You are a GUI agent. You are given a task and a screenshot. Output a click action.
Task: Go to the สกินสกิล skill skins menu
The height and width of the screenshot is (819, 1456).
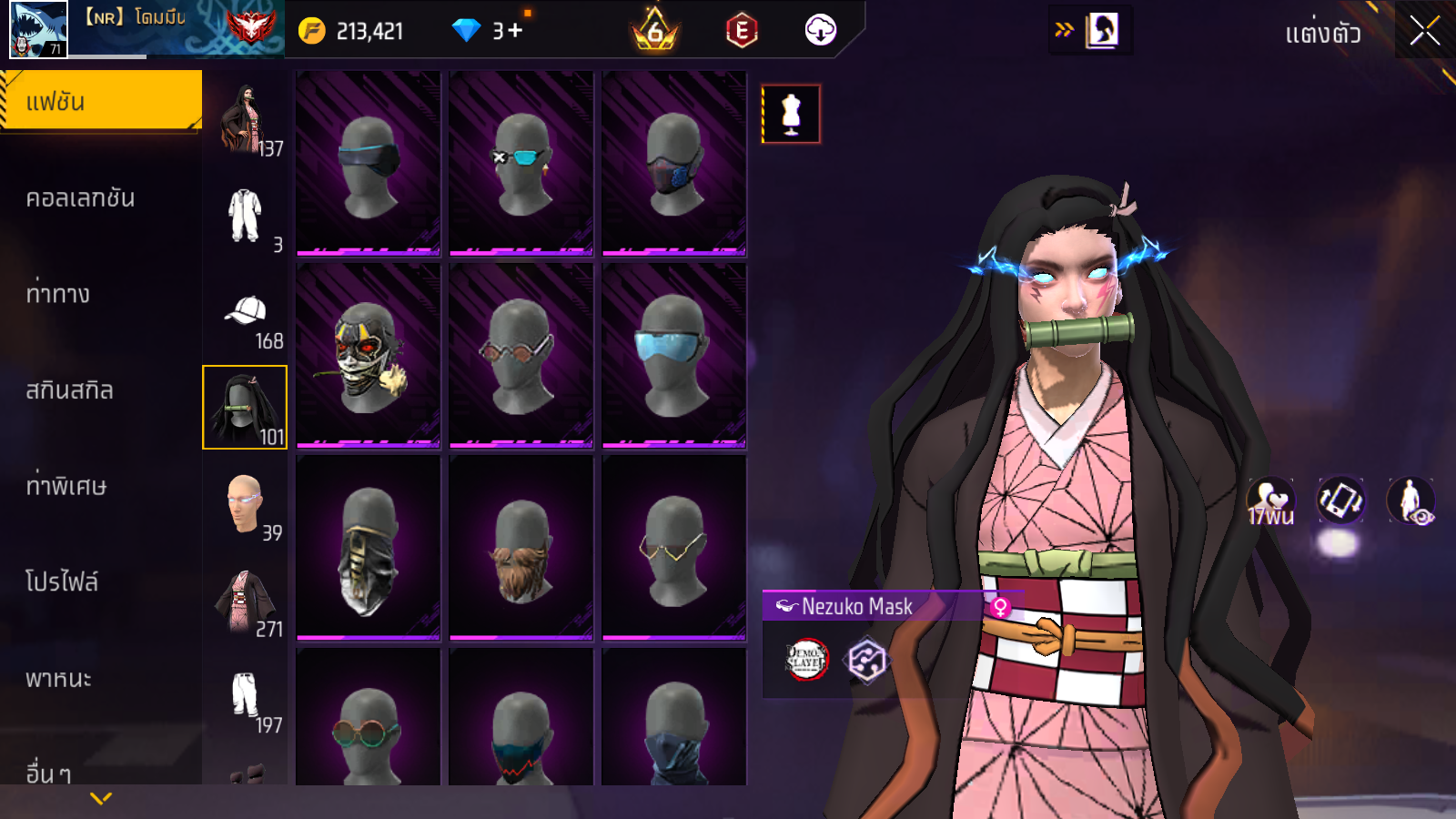[70, 390]
